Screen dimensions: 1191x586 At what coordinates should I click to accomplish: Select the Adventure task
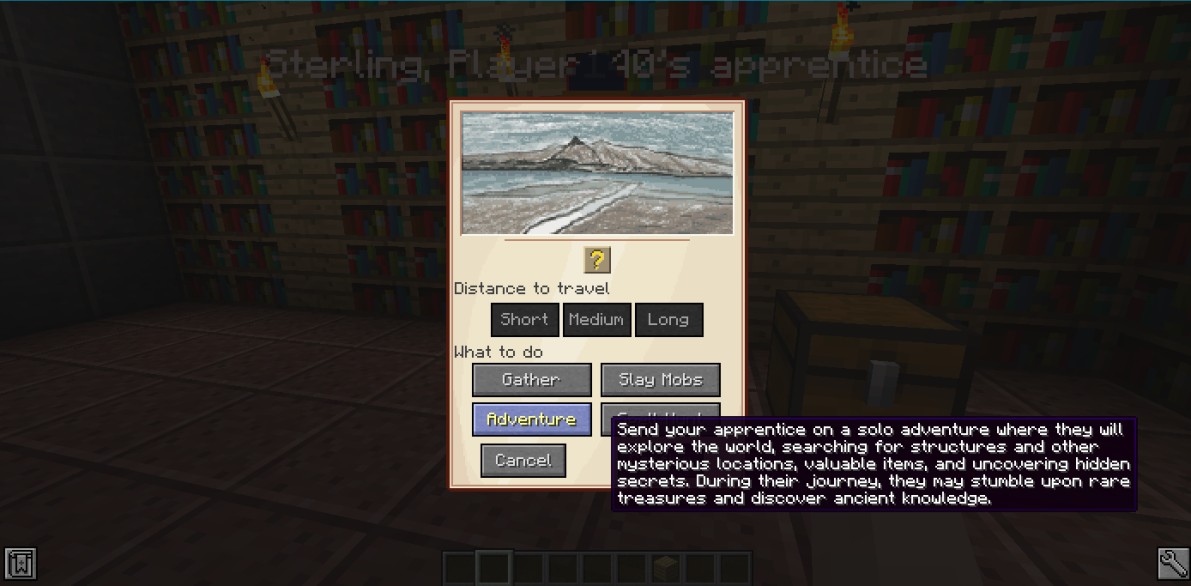[x=531, y=420]
